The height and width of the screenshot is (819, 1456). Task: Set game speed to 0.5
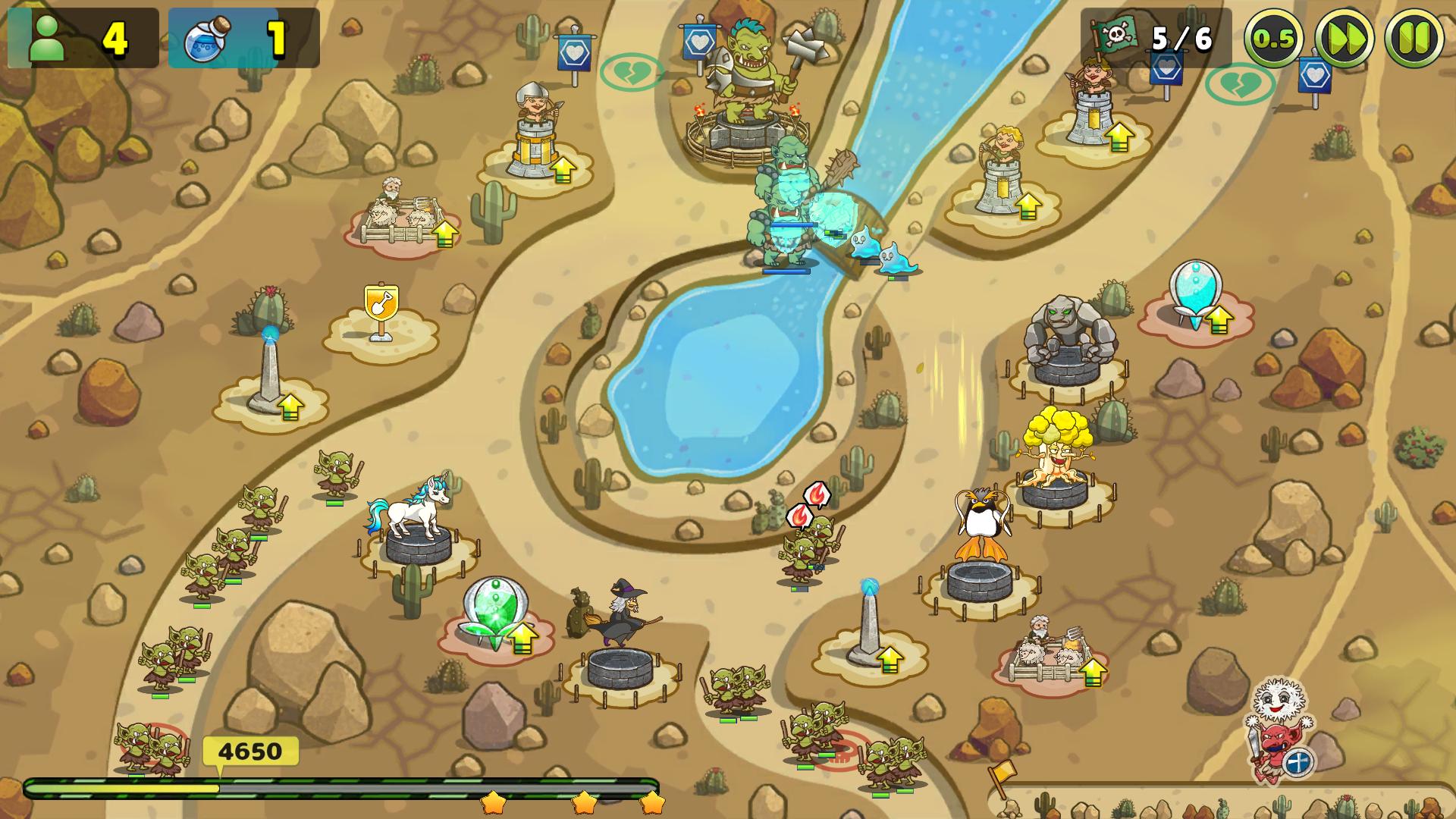[1273, 38]
